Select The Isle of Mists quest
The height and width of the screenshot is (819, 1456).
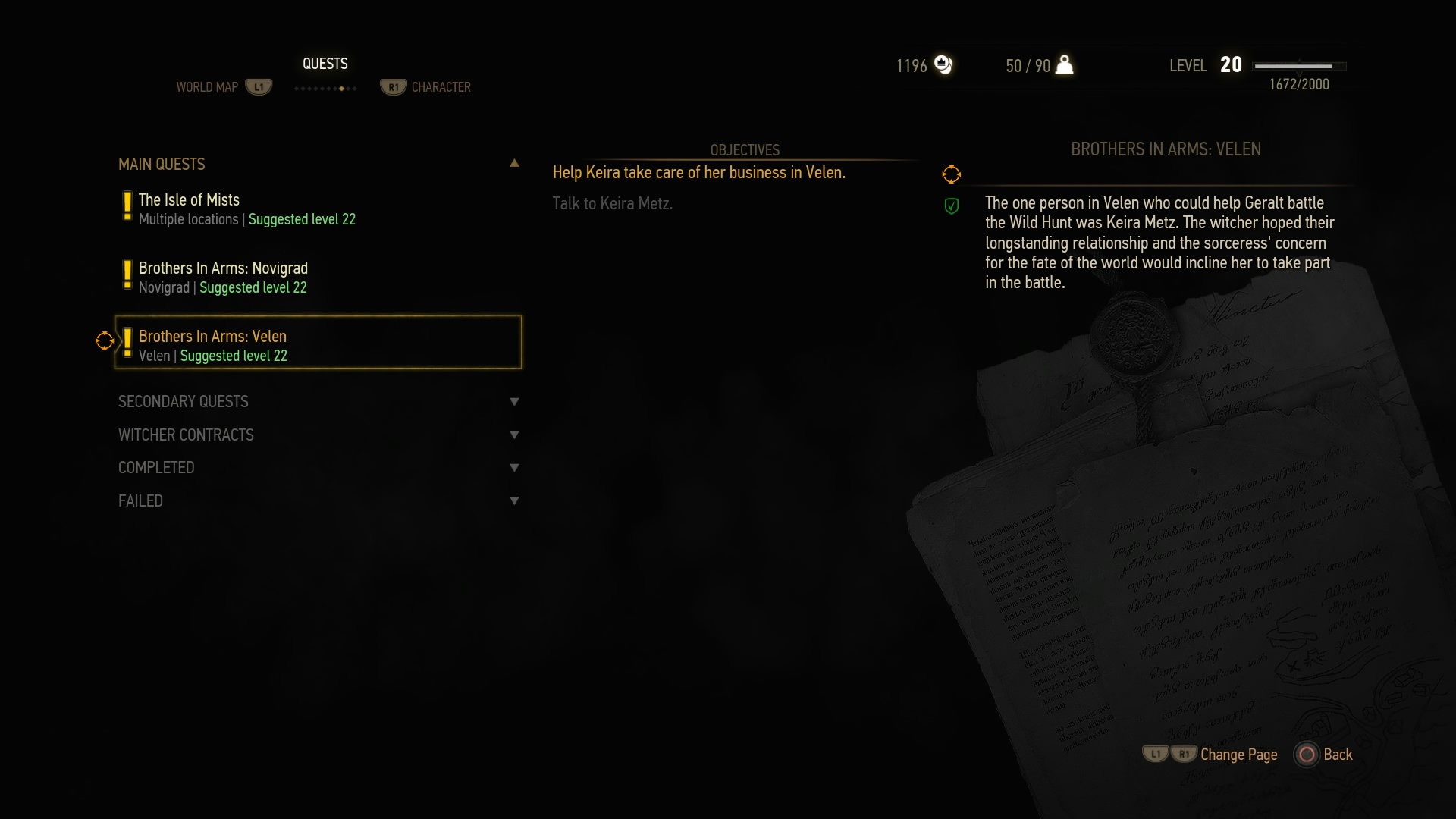click(246, 209)
